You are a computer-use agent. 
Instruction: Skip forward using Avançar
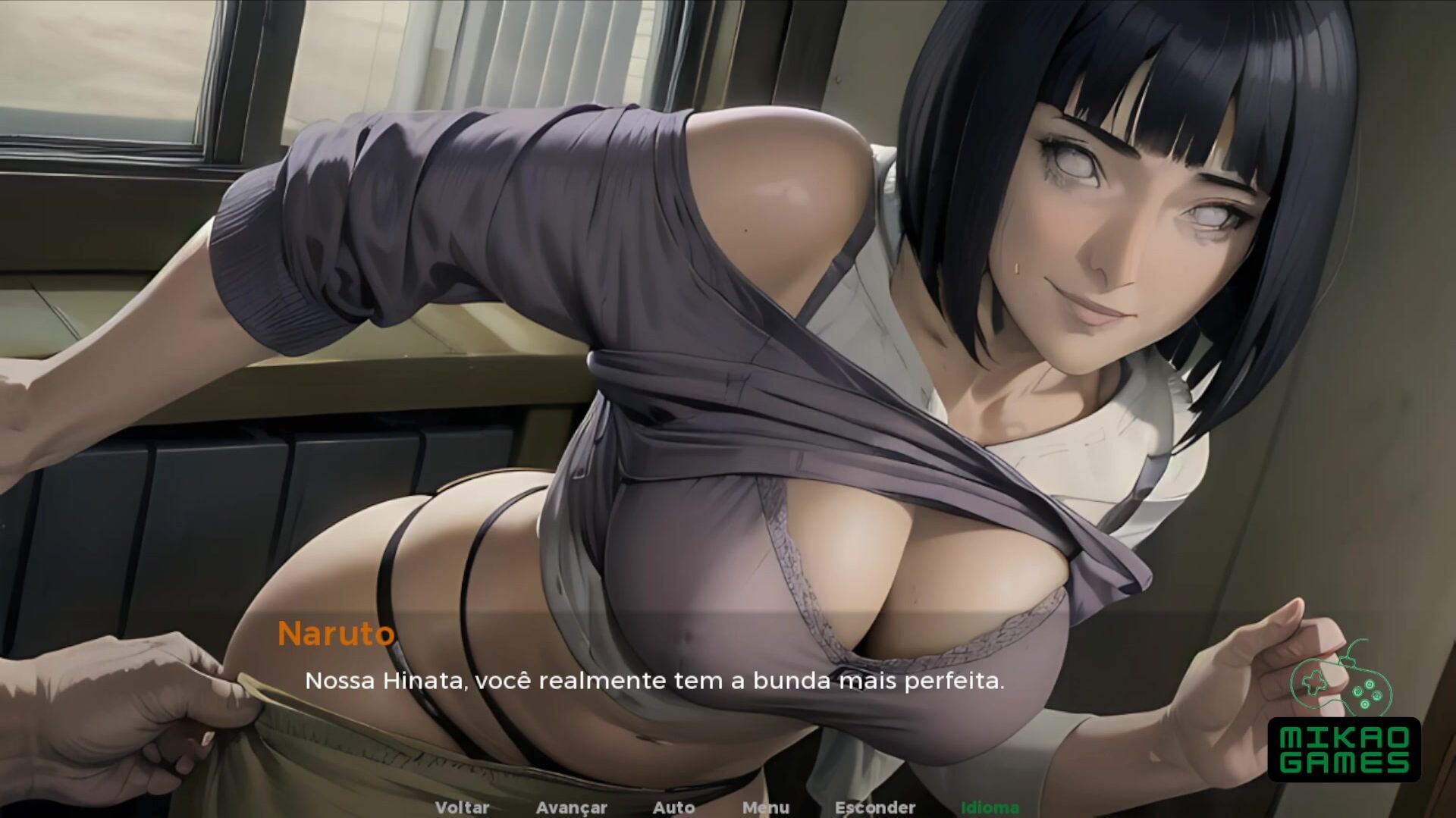[571, 807]
